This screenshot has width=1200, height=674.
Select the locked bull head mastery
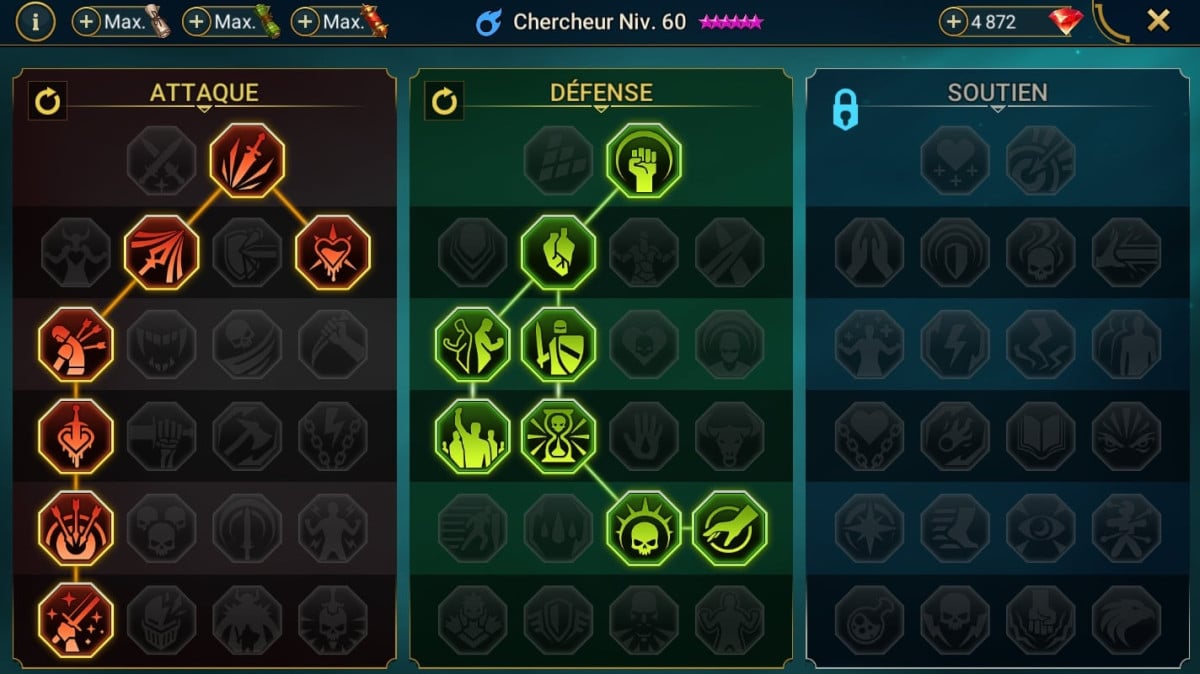(729, 436)
